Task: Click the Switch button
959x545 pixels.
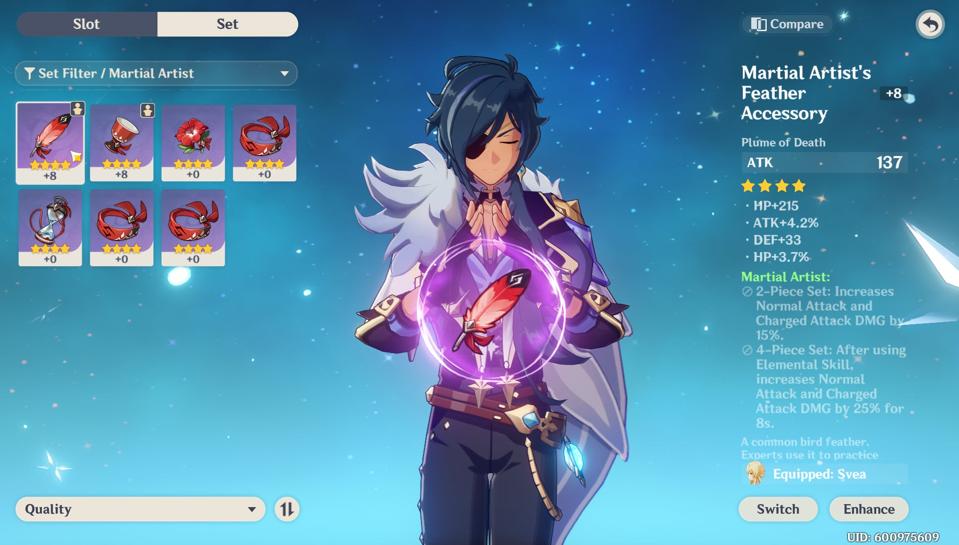Action: tap(777, 509)
